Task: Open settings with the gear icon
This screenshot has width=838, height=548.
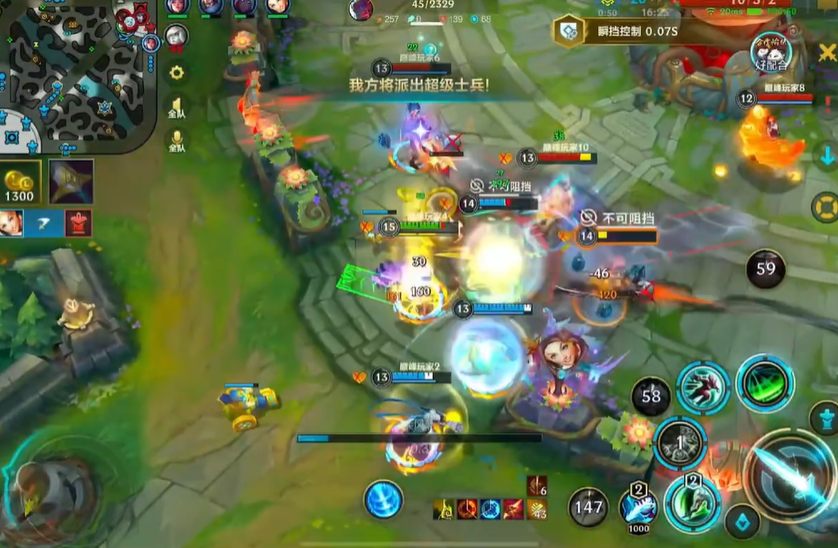Action: 177,72
